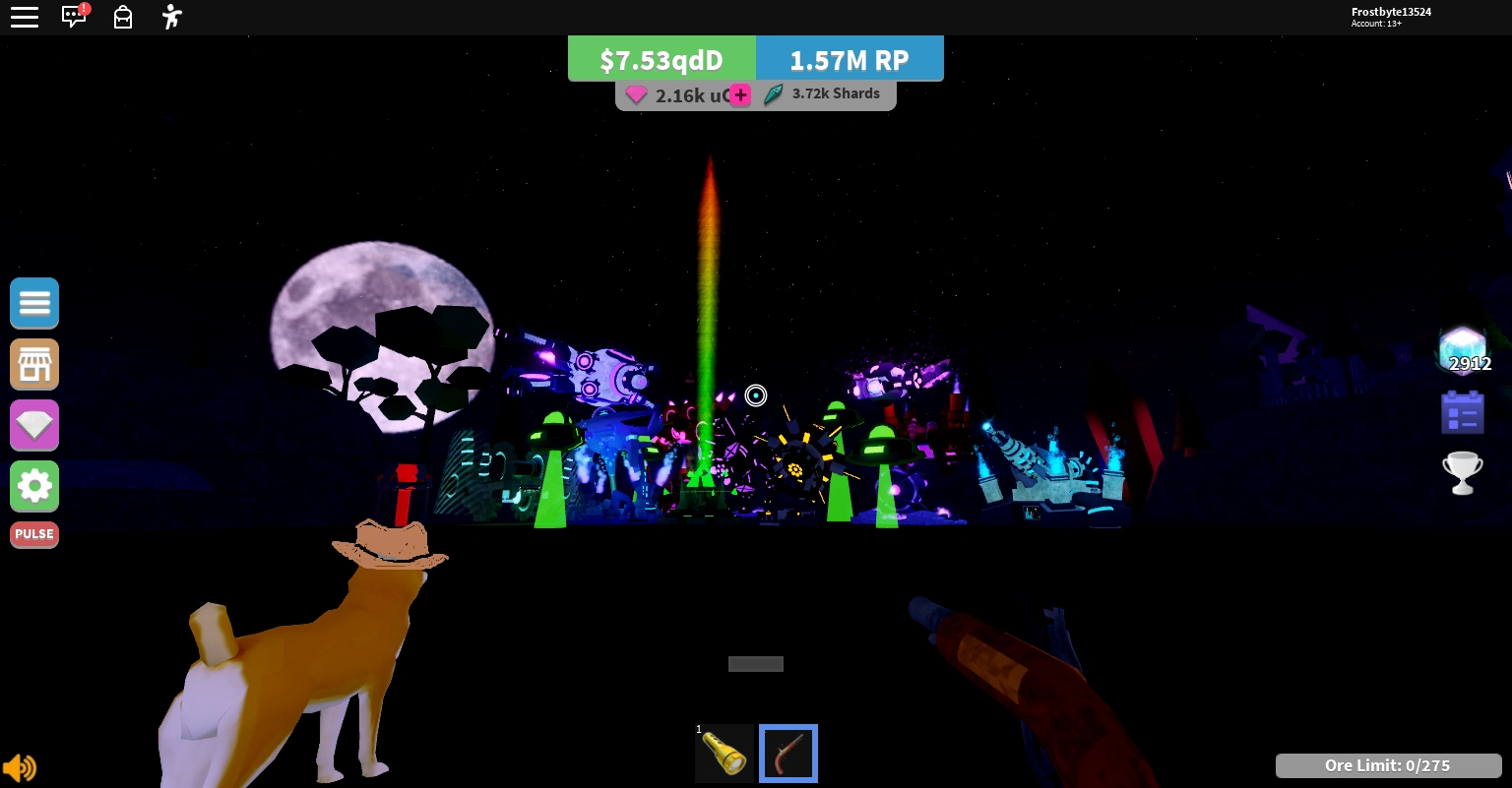This screenshot has width=1512, height=788.
Task: Select the 1.57M RP tab
Action: [x=850, y=59]
